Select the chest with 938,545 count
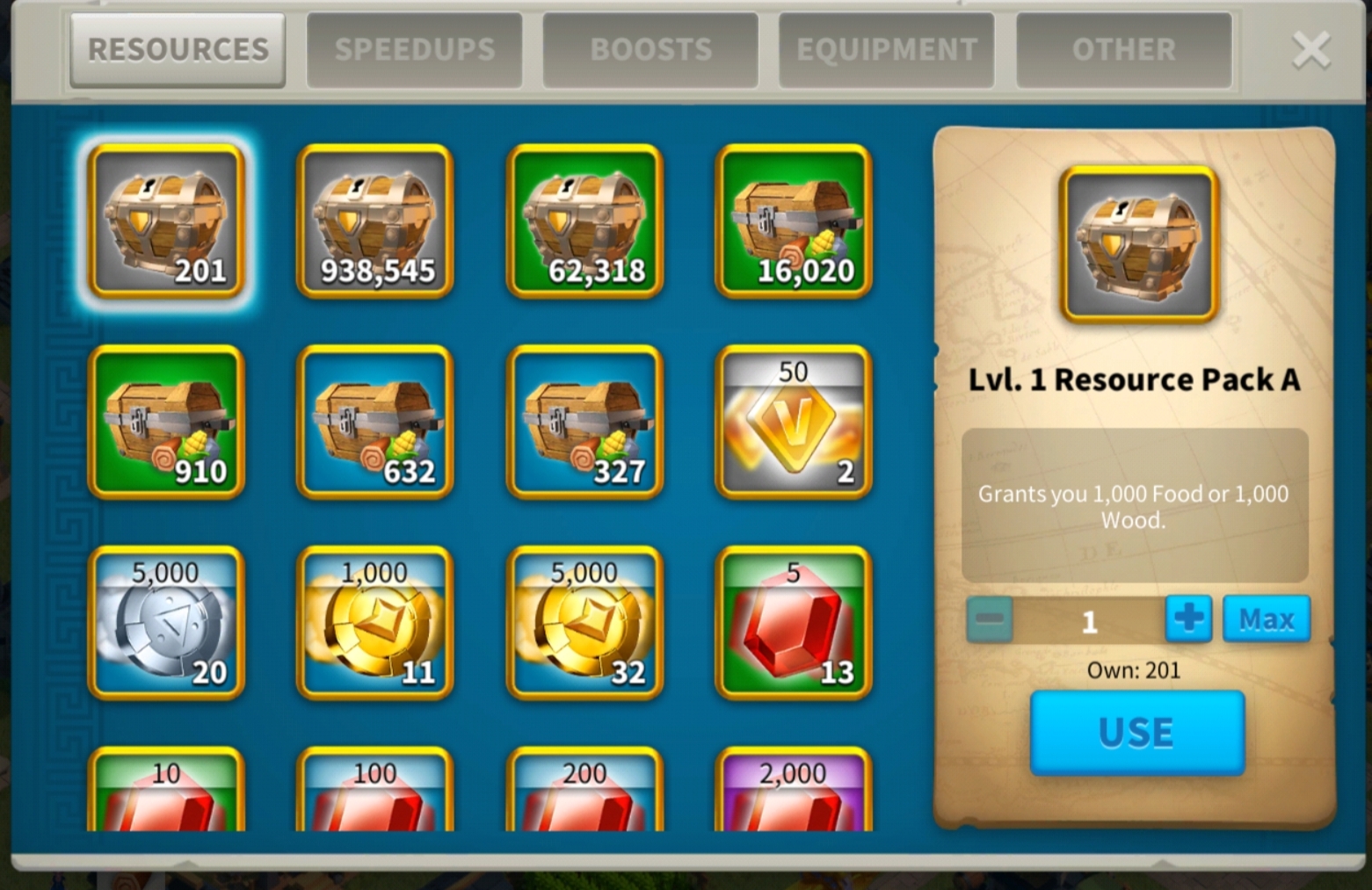This screenshot has width=1372, height=890. (375, 222)
